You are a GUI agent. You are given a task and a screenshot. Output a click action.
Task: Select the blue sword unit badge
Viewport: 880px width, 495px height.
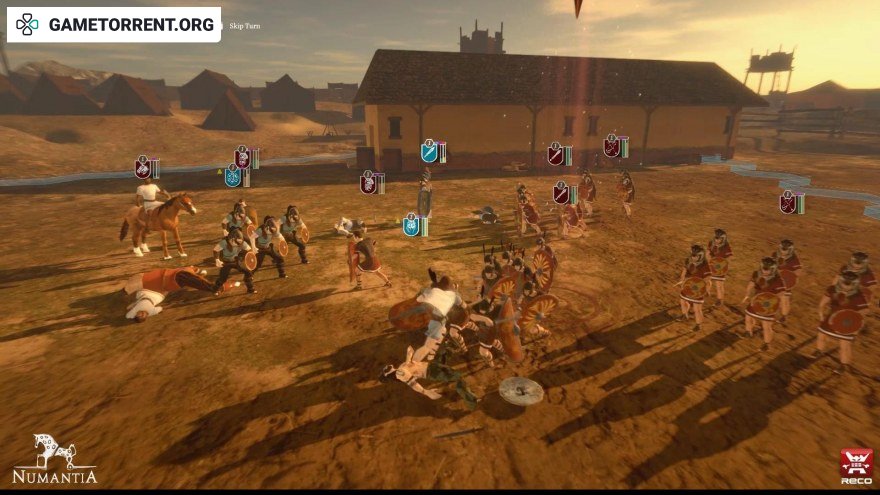coord(429,151)
